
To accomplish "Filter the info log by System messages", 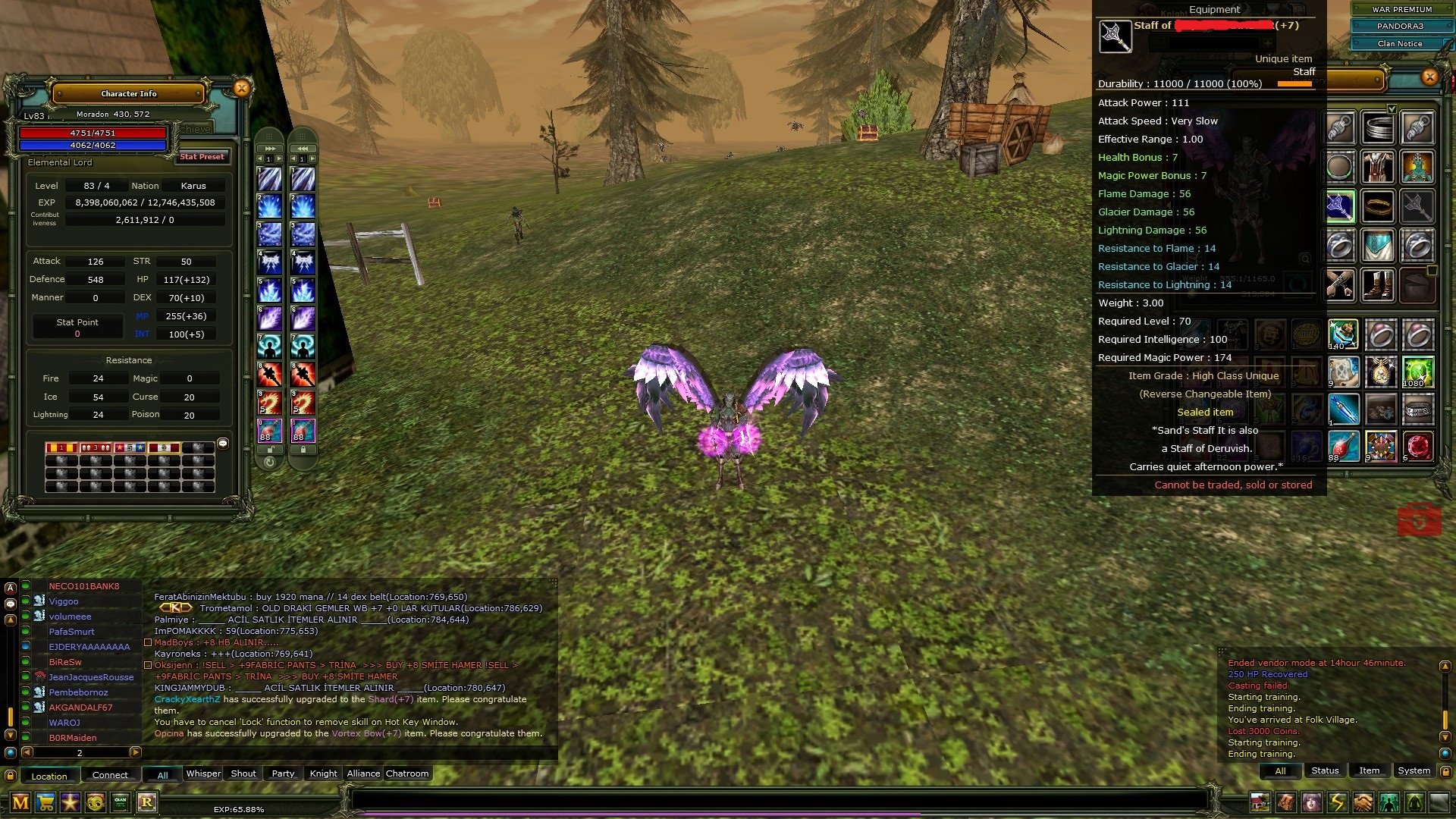I will point(1414,770).
